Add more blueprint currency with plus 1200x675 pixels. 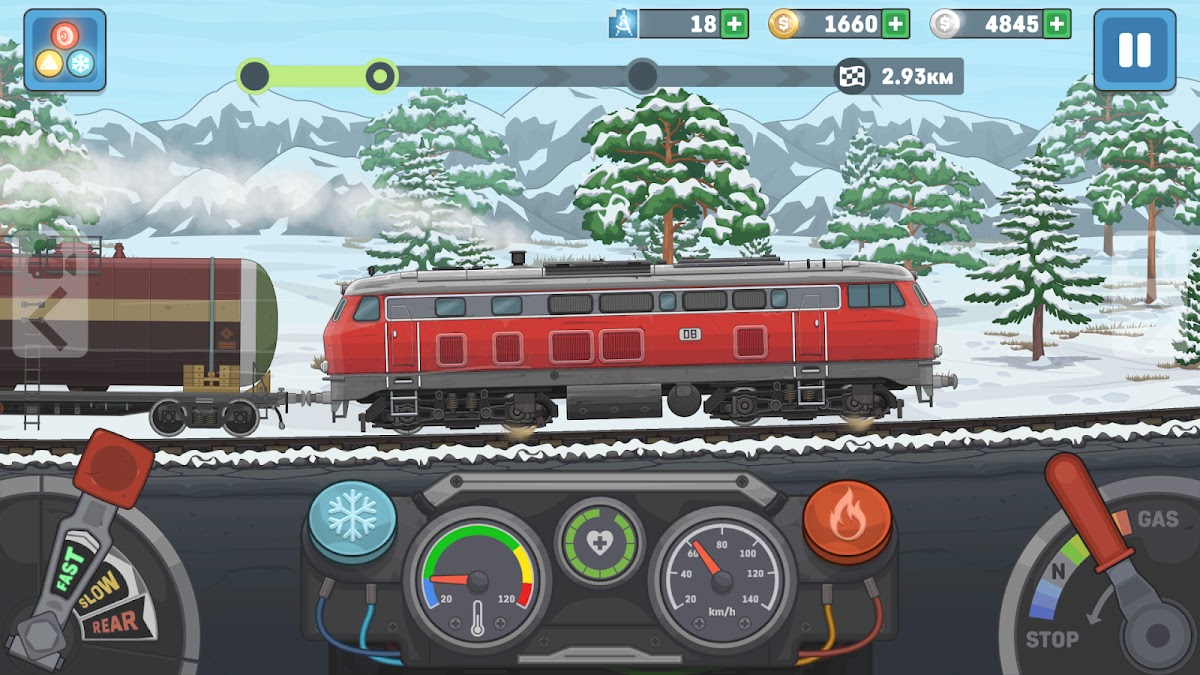[x=734, y=24]
